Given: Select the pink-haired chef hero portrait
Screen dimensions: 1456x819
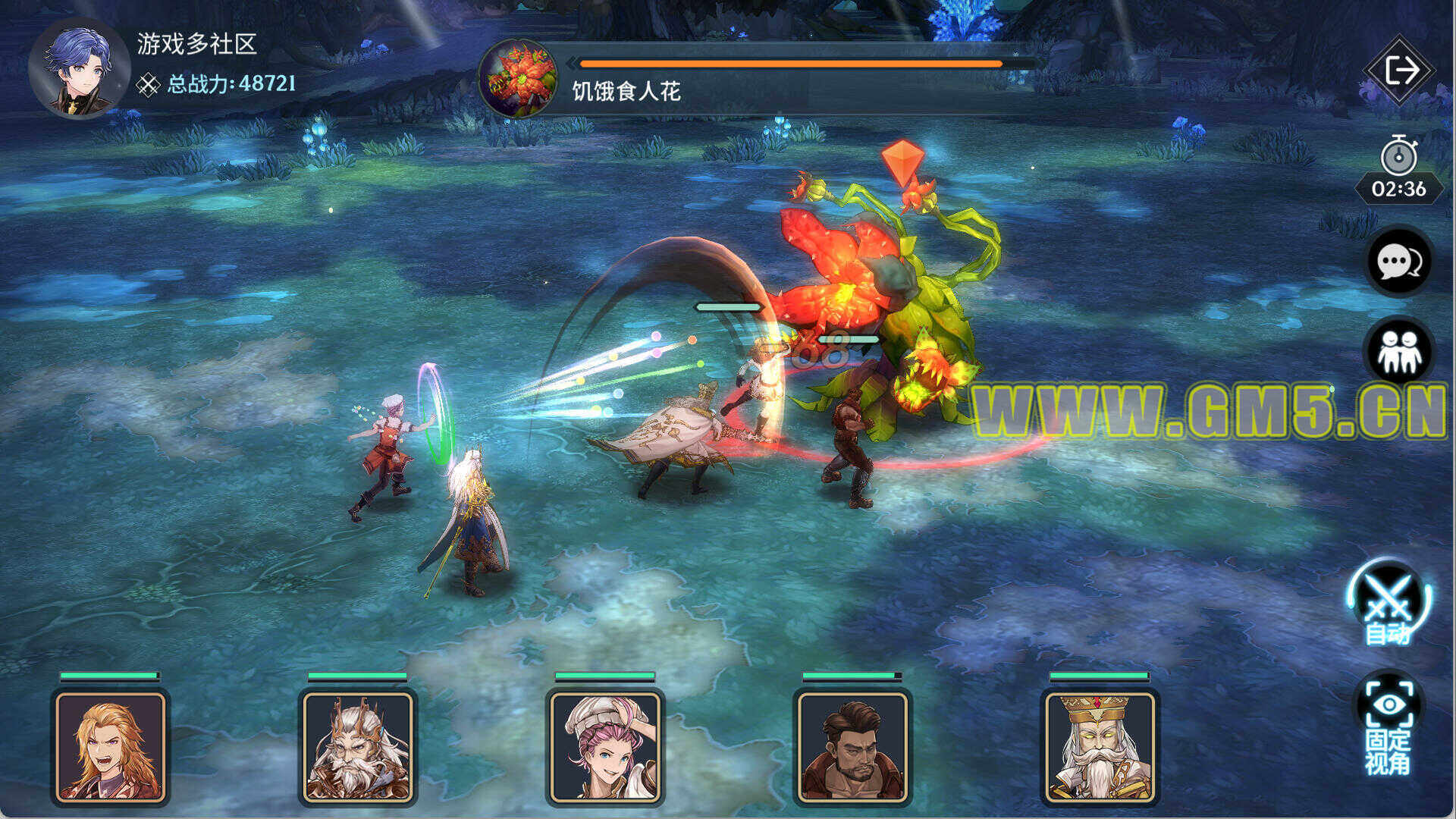Looking at the screenshot, I should [x=605, y=747].
